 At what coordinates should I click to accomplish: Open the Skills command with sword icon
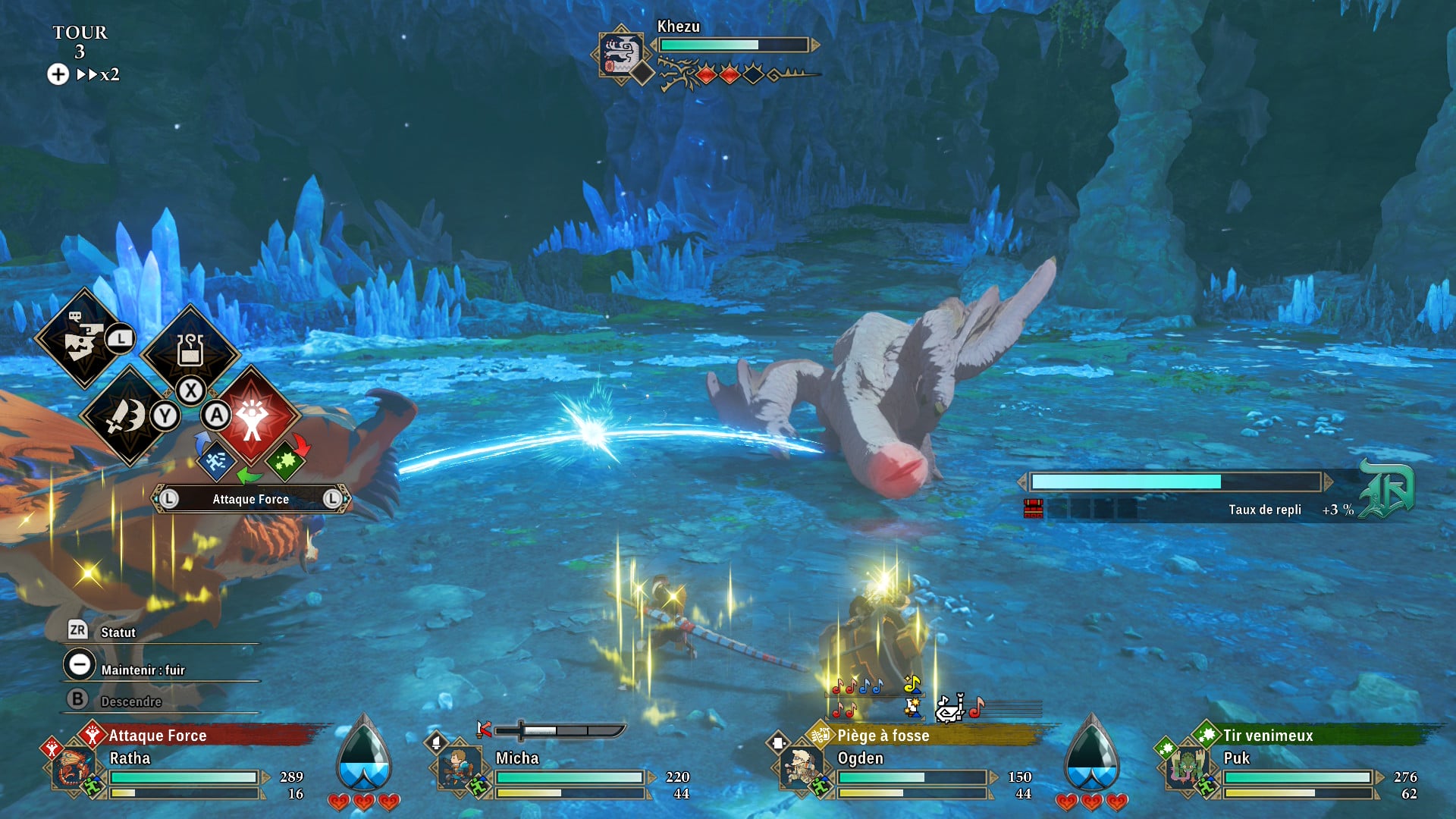click(x=127, y=415)
